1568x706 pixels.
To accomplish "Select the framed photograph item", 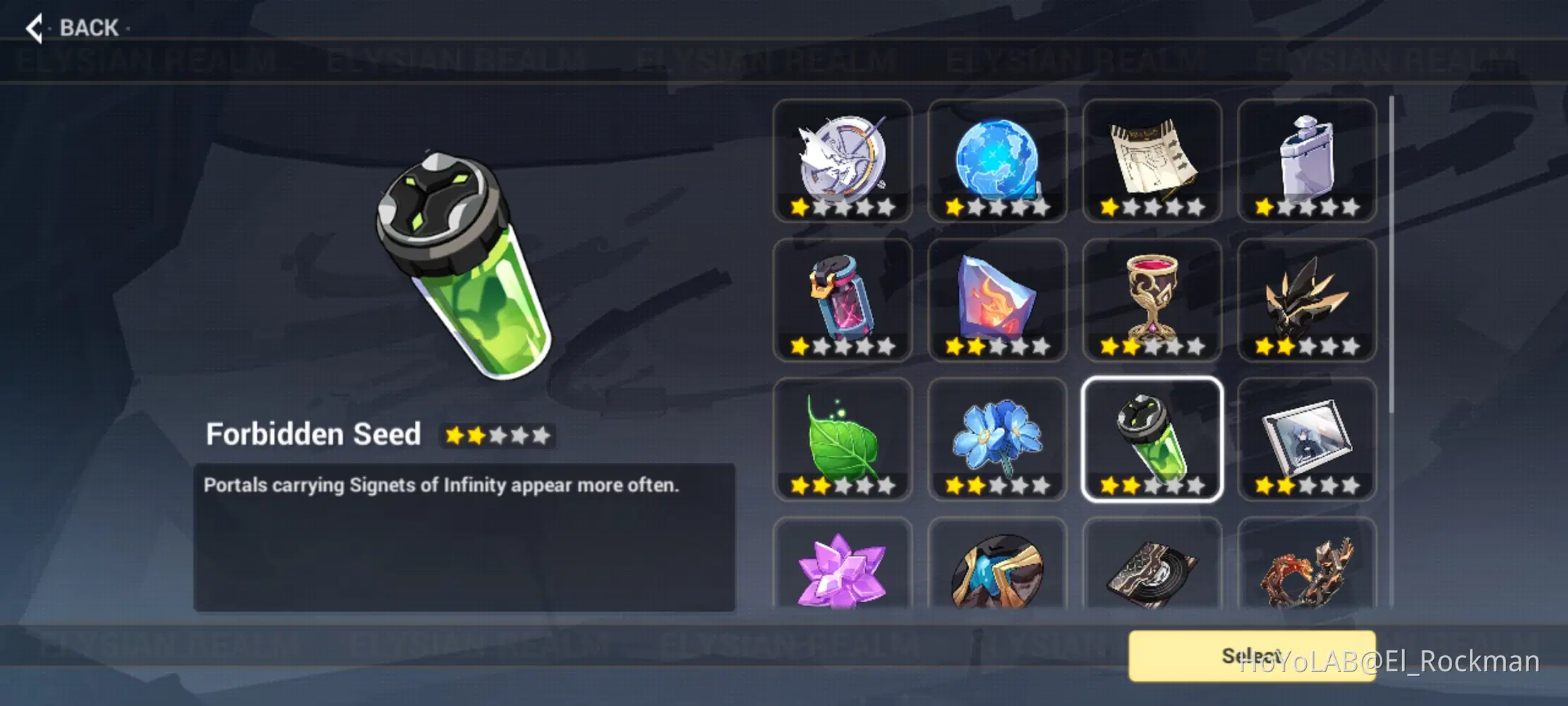I will coord(1307,439).
